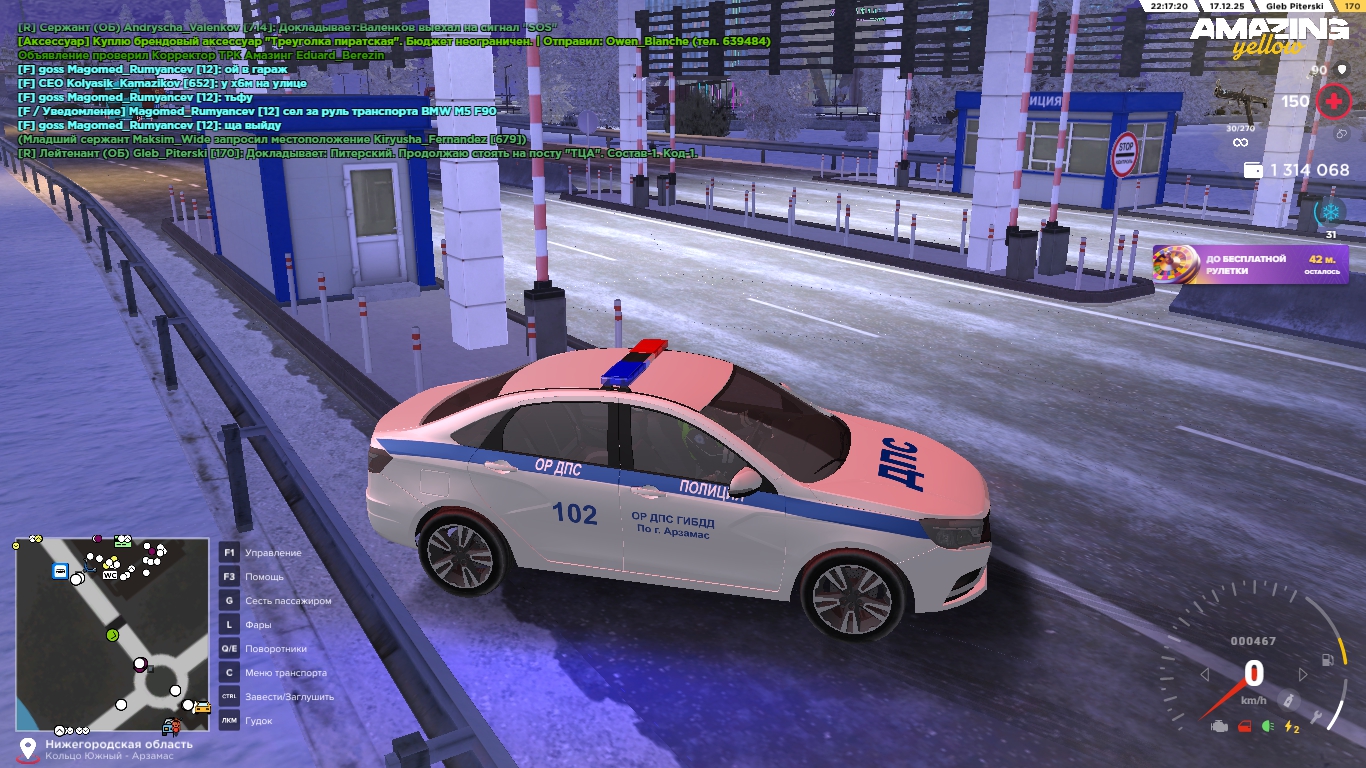Select the yellow taxi marker on minimap
This screenshot has height=768, width=1366.
click(x=201, y=707)
